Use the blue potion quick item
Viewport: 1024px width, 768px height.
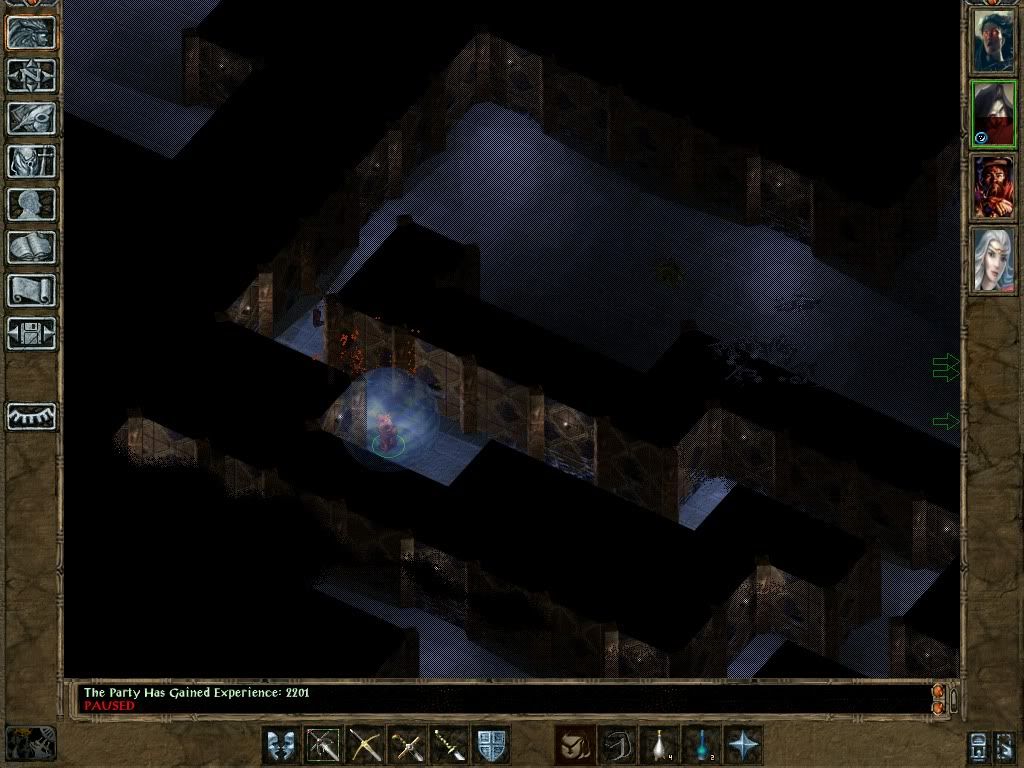tap(701, 745)
